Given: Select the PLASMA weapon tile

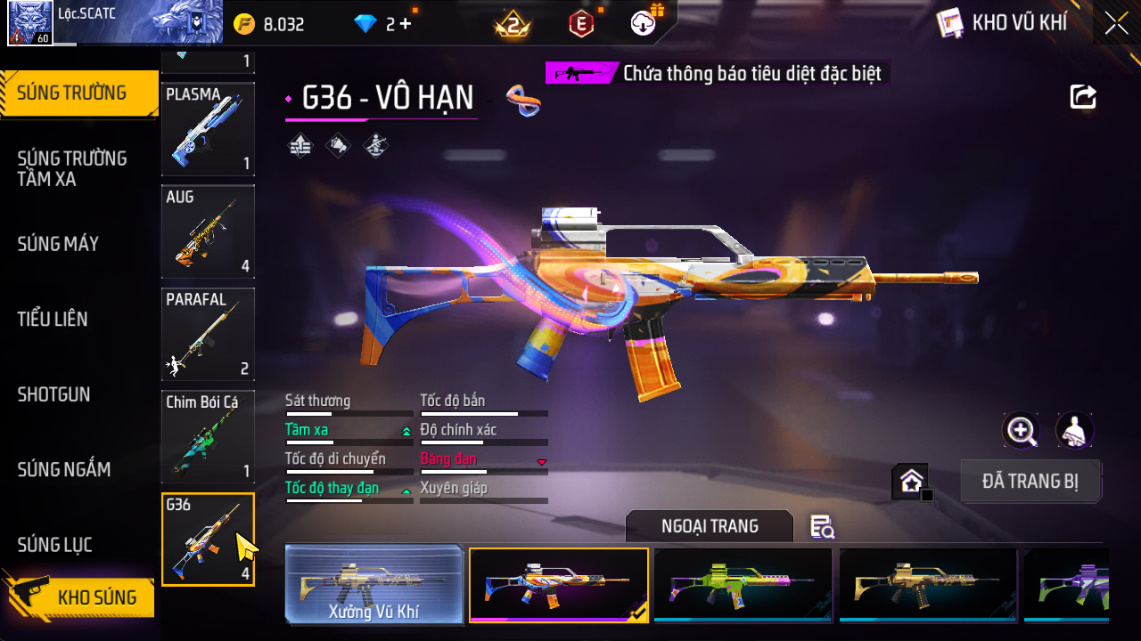Looking at the screenshot, I should [x=208, y=129].
